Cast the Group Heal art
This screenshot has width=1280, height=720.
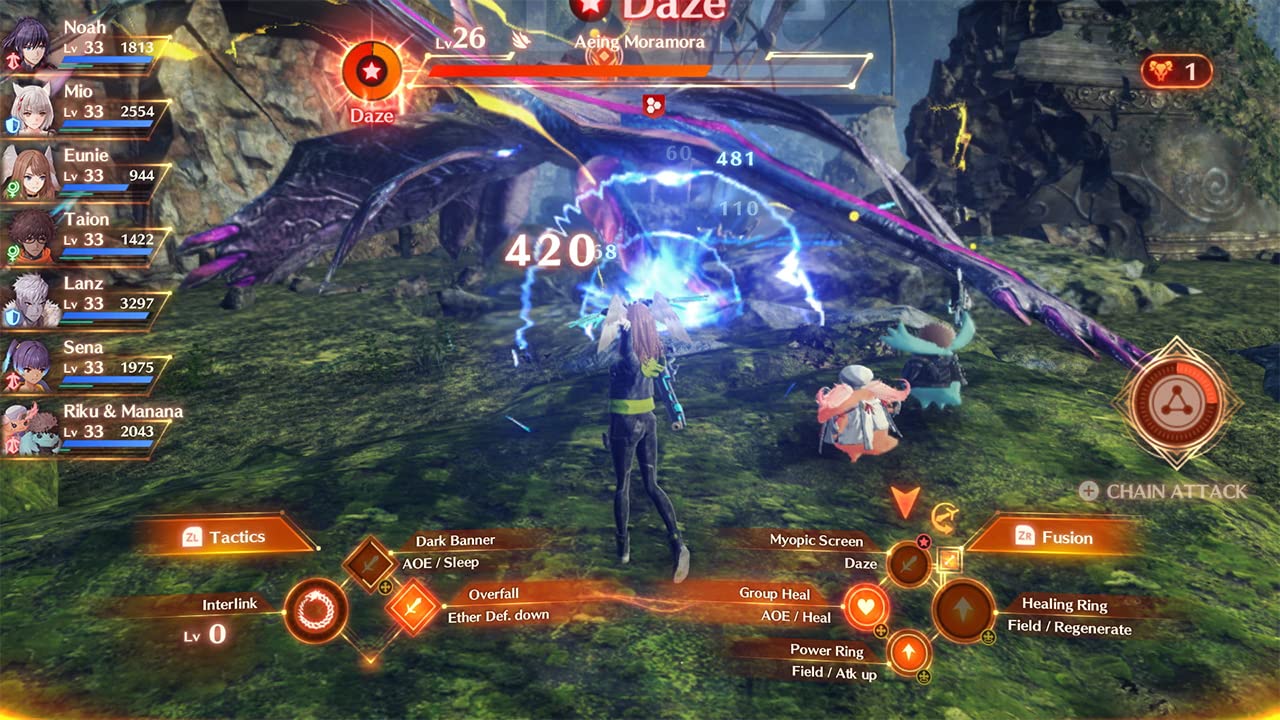click(x=866, y=606)
